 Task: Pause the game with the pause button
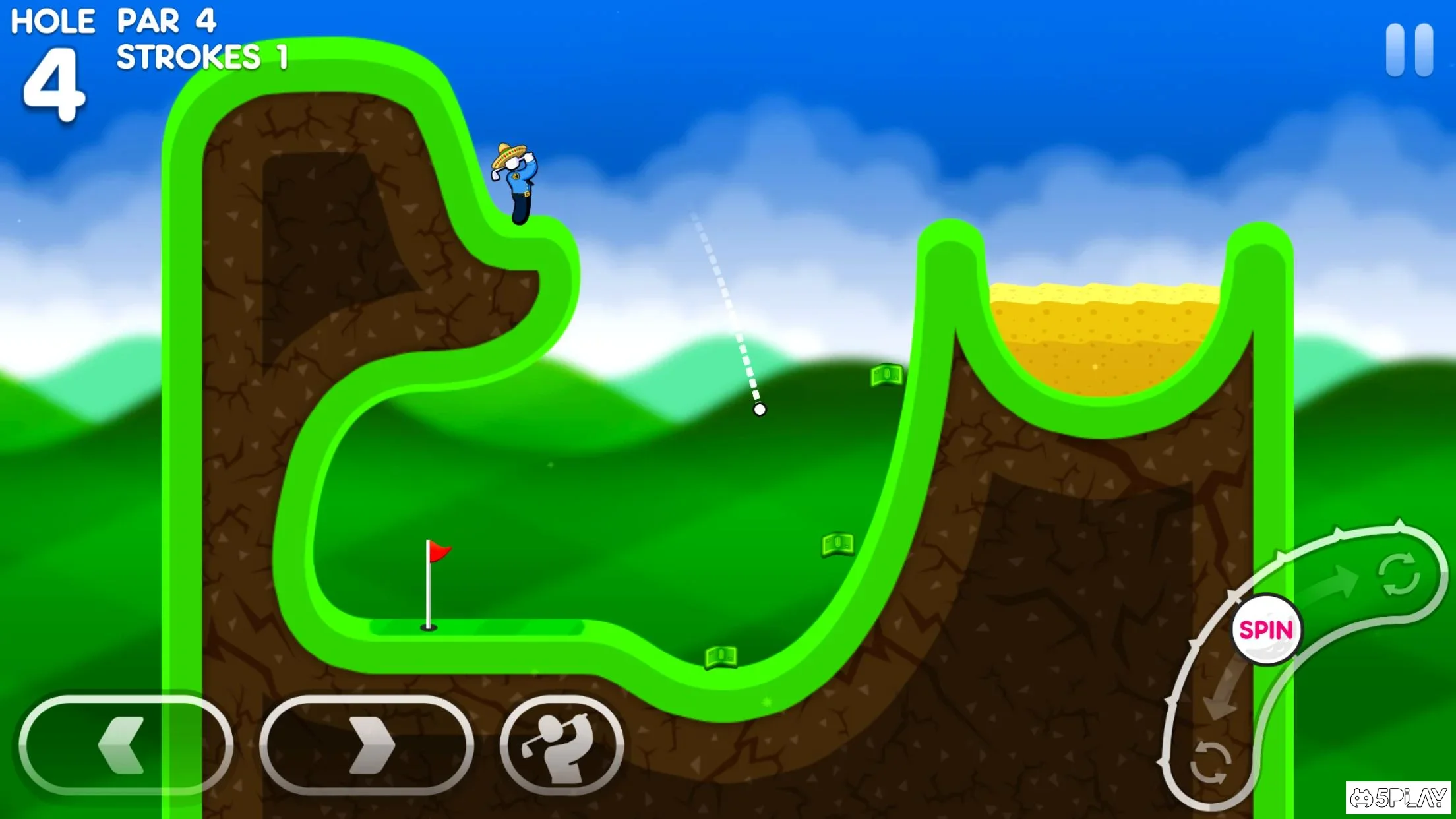[1409, 50]
